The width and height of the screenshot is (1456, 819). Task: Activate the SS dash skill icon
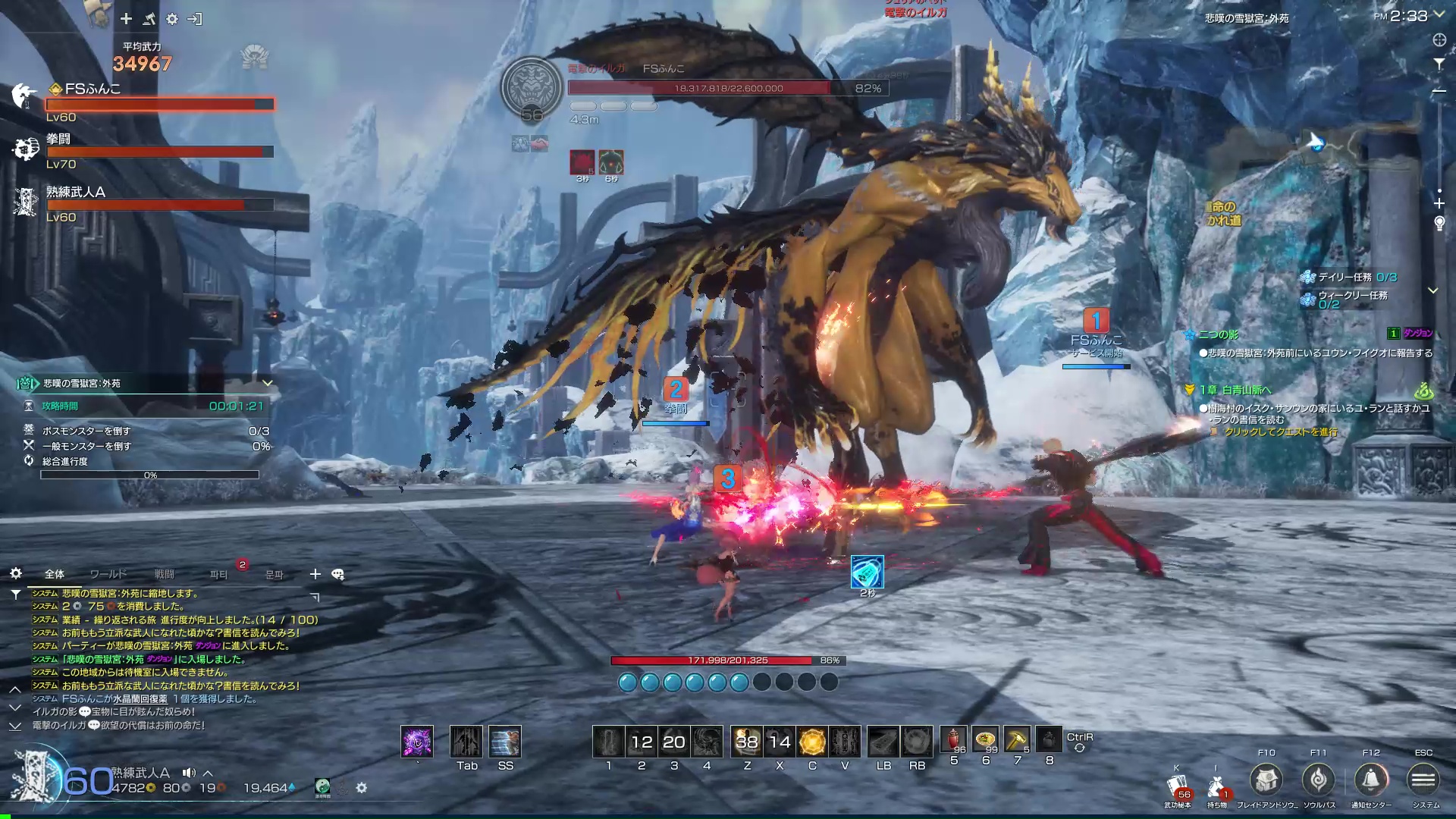coord(505,742)
